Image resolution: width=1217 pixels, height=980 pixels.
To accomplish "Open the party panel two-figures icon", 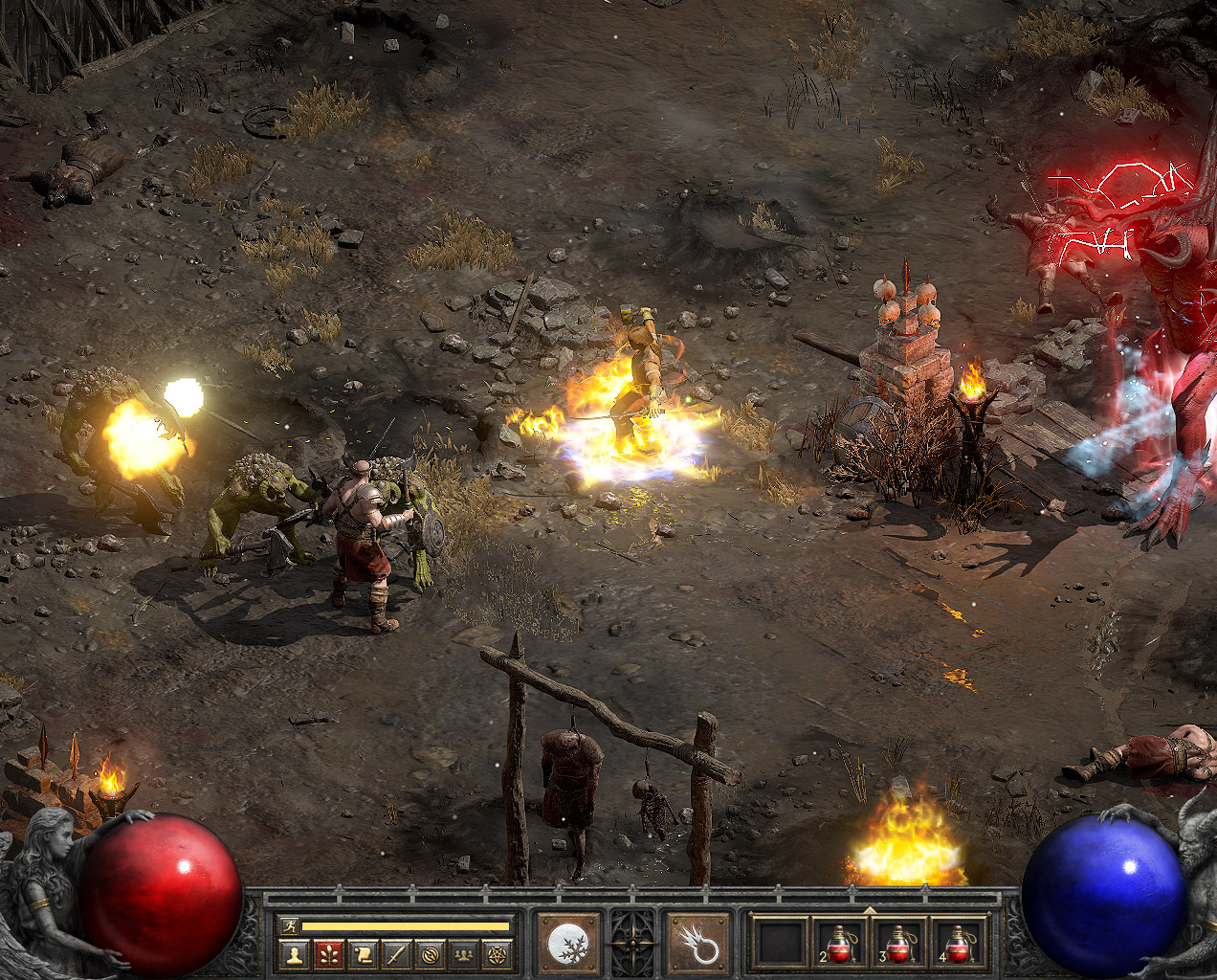I will tap(464, 954).
